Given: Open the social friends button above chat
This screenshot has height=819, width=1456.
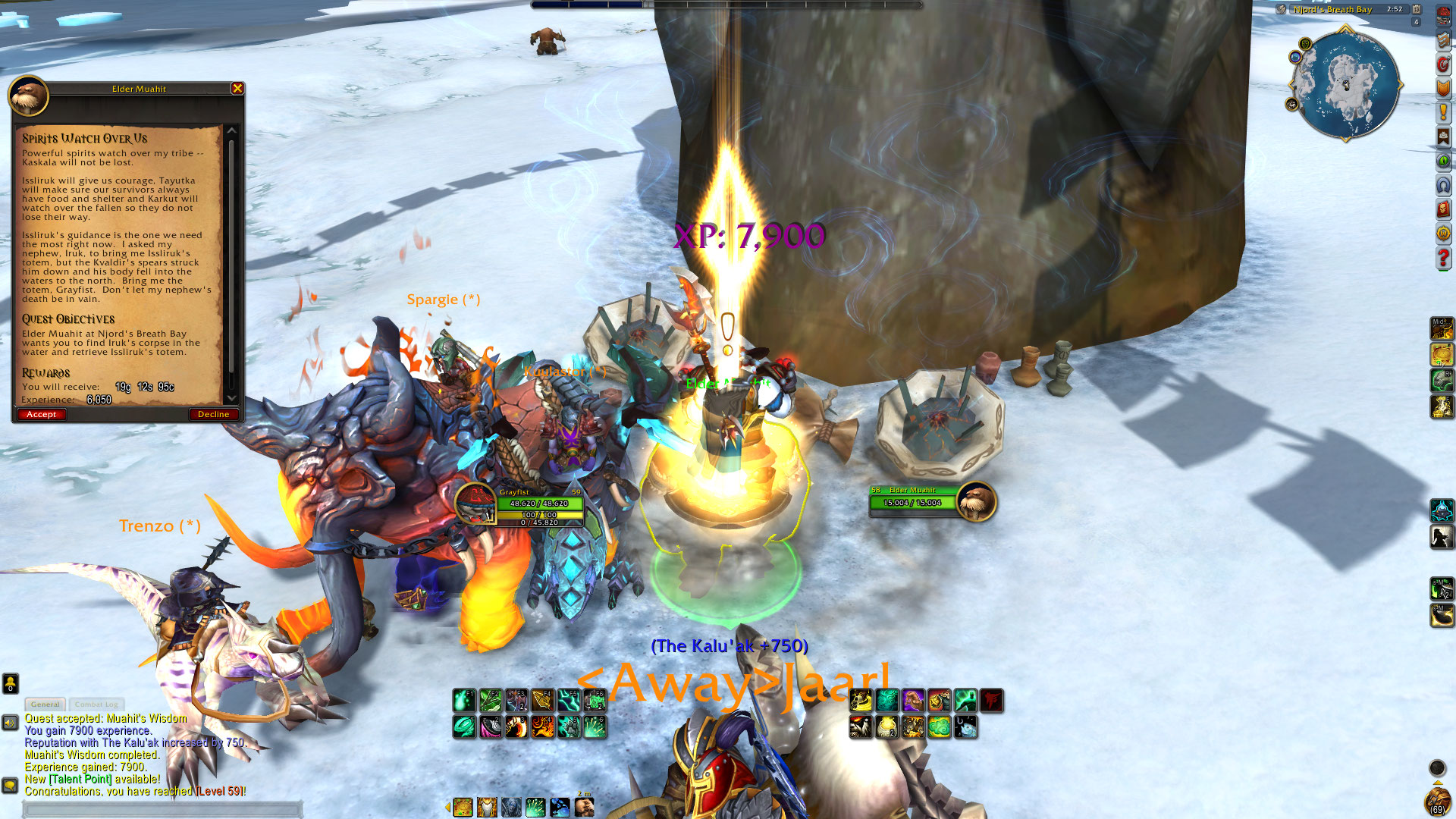Looking at the screenshot, I should (x=10, y=683).
